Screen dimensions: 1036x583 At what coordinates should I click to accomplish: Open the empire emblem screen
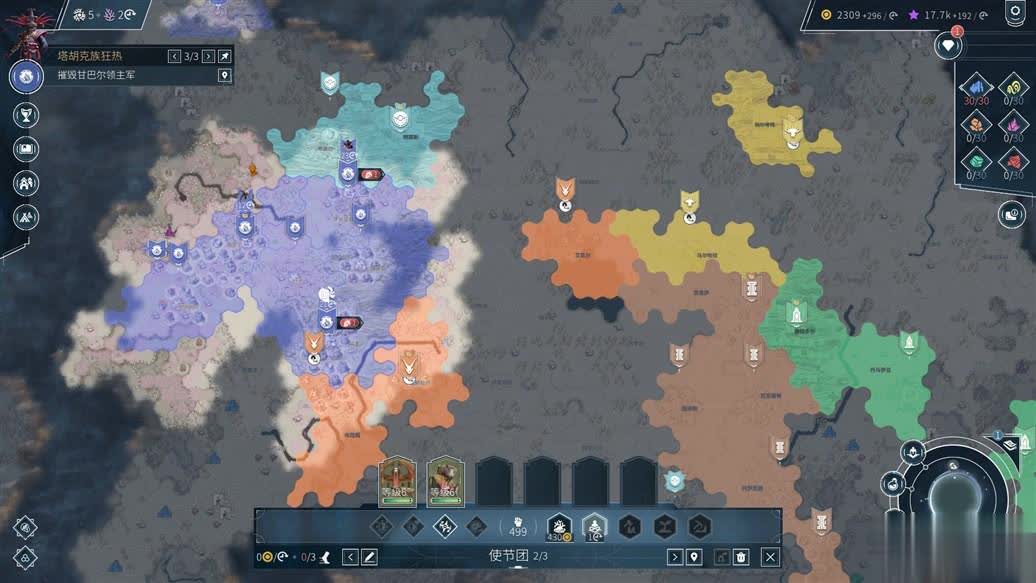pos(26,76)
